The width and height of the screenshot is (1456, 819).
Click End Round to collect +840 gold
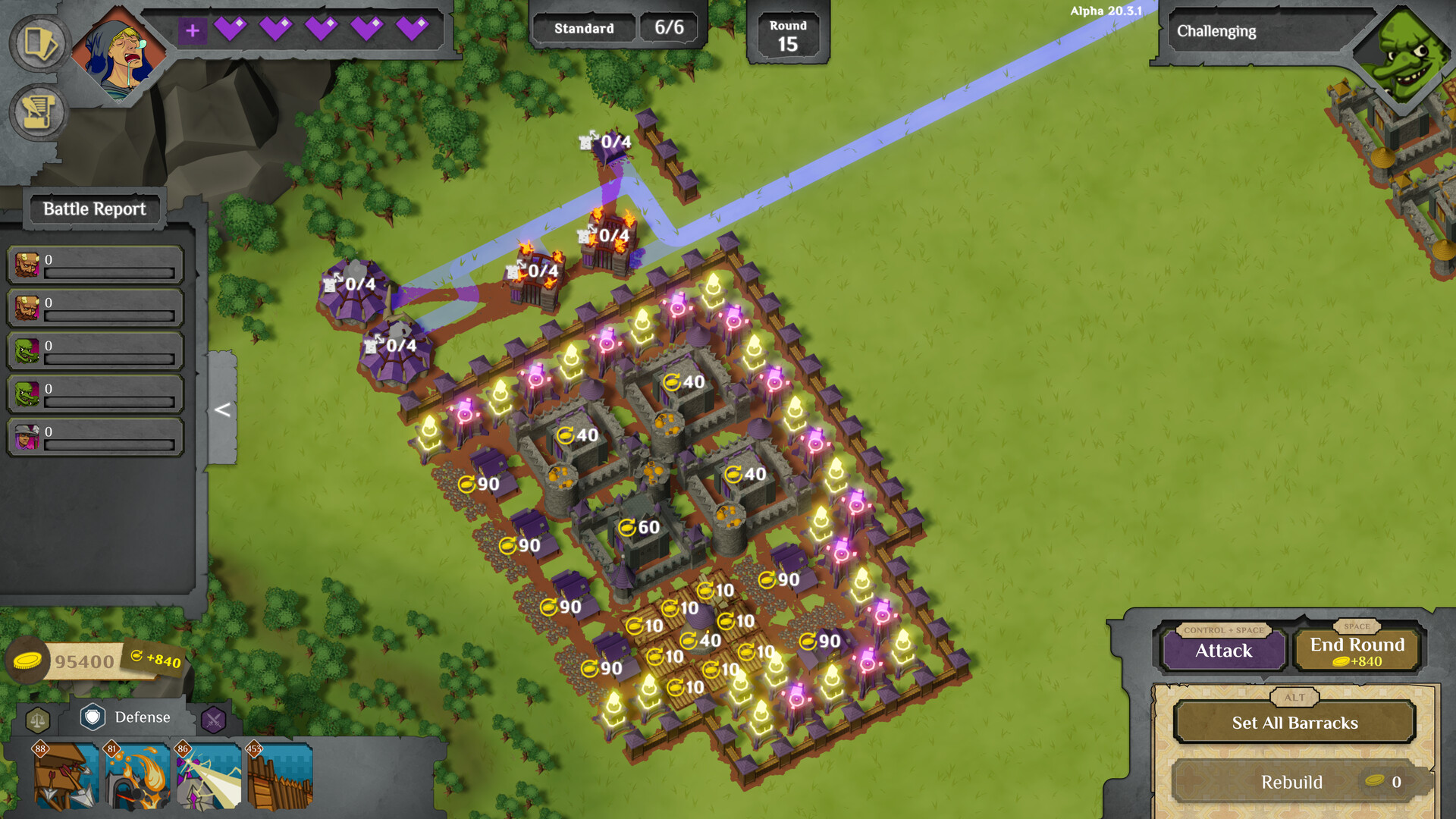1356,650
